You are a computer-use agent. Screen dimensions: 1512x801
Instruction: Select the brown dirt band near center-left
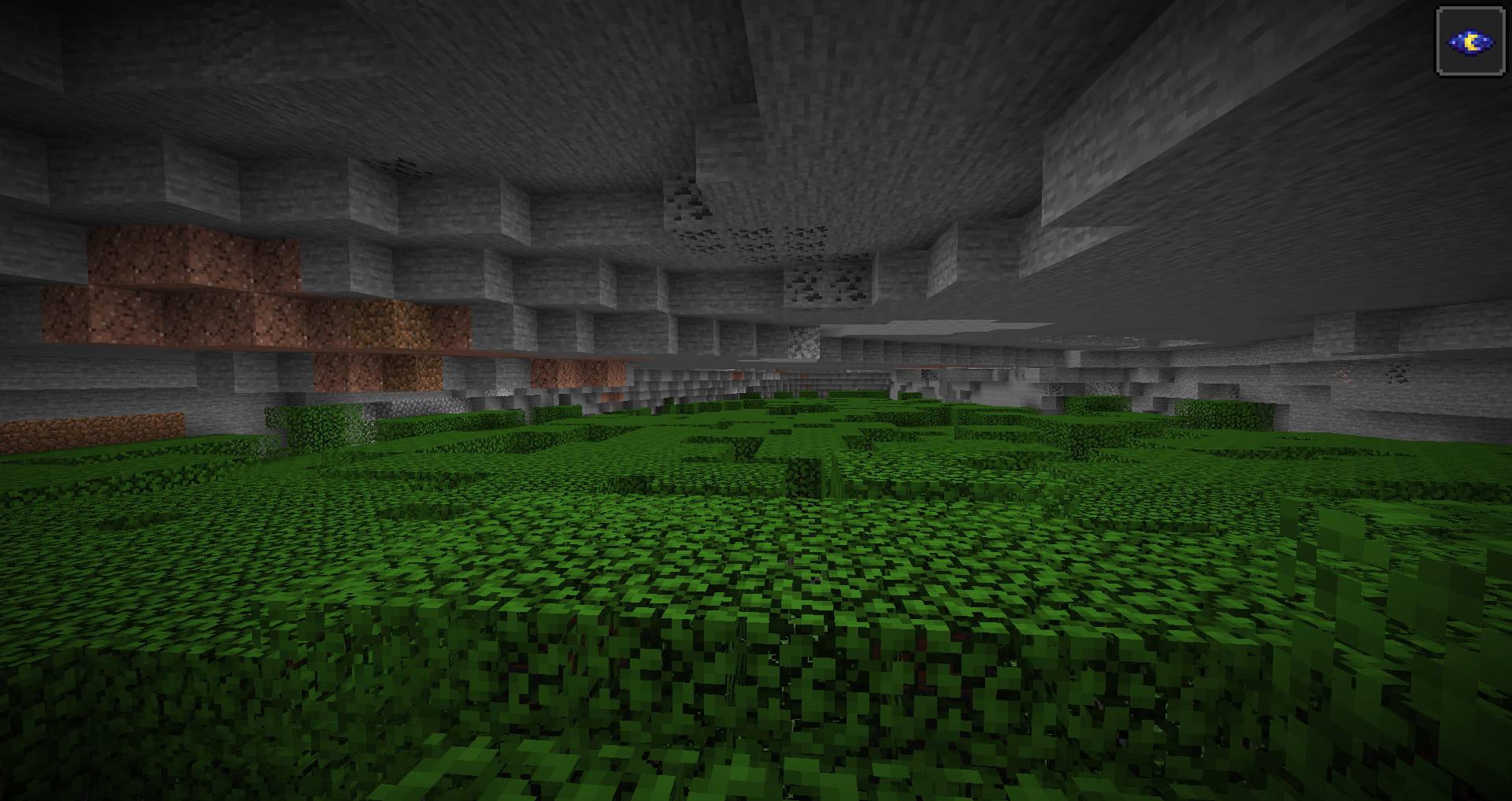(x=386, y=323)
